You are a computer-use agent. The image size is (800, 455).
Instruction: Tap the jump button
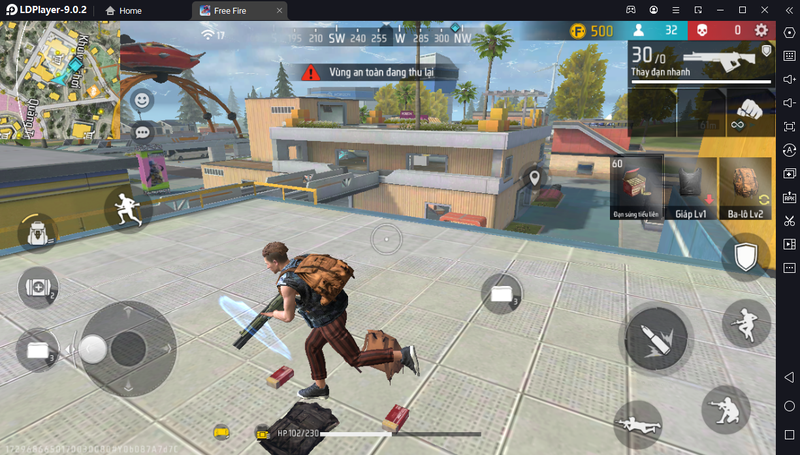pyautogui.click(x=746, y=324)
